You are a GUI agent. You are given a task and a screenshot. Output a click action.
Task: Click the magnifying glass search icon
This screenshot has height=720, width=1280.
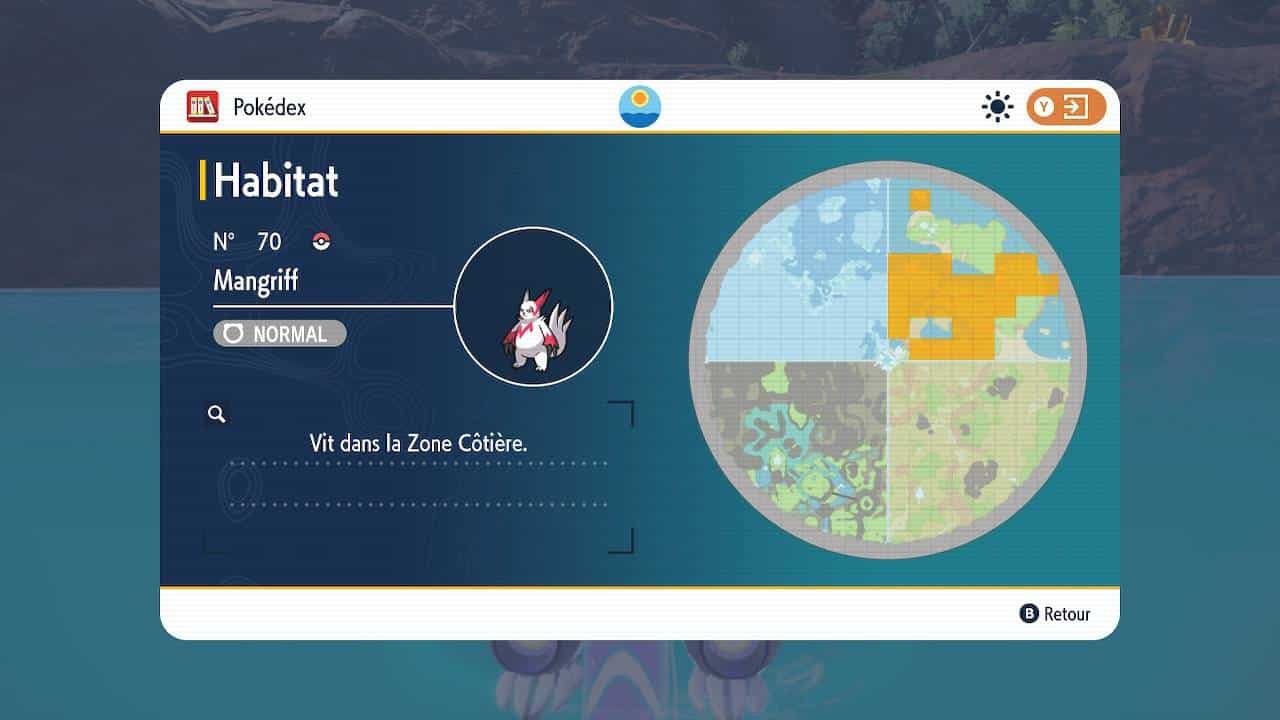[x=216, y=414]
